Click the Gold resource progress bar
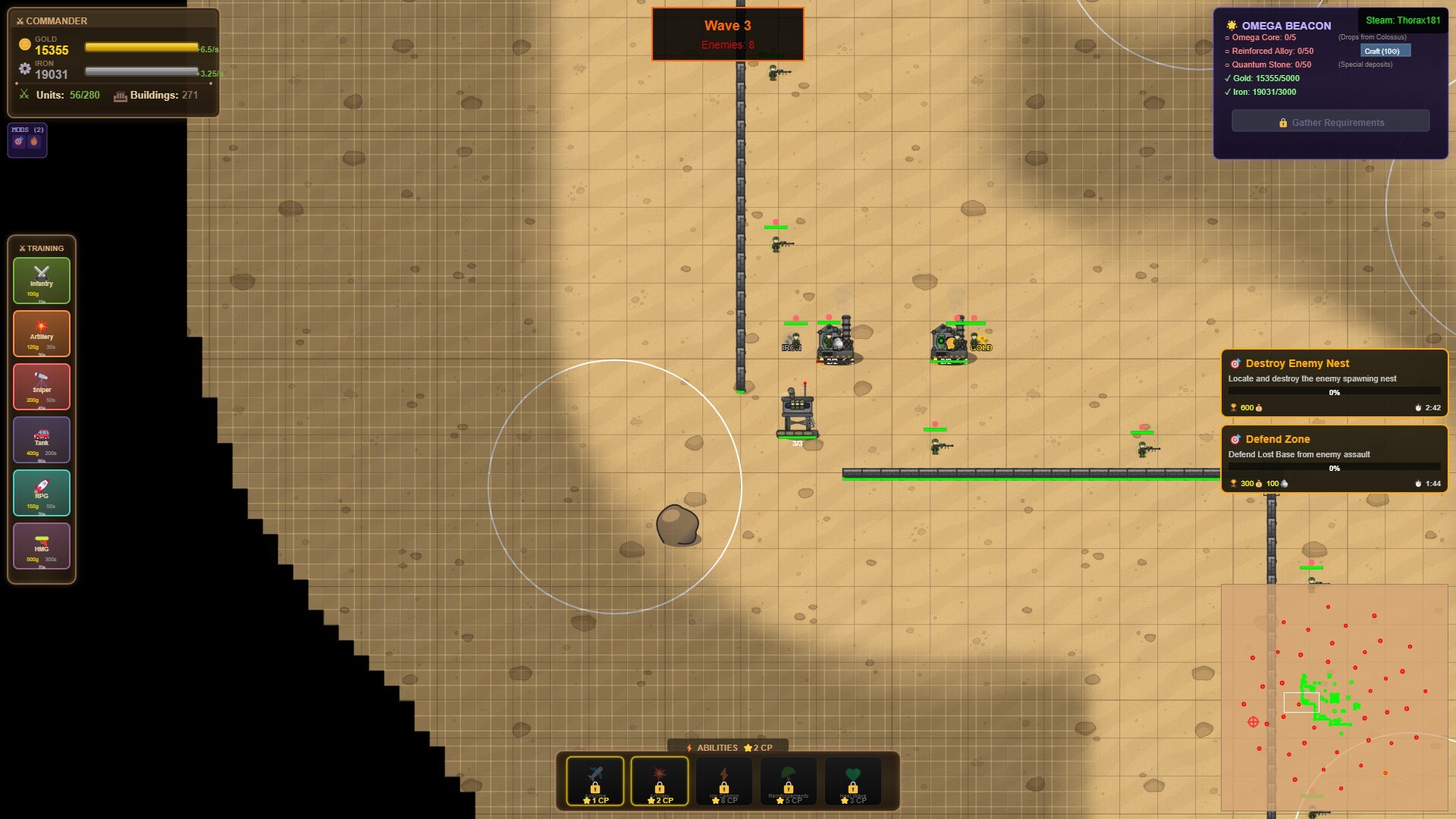This screenshot has width=1456, height=819. click(142, 47)
